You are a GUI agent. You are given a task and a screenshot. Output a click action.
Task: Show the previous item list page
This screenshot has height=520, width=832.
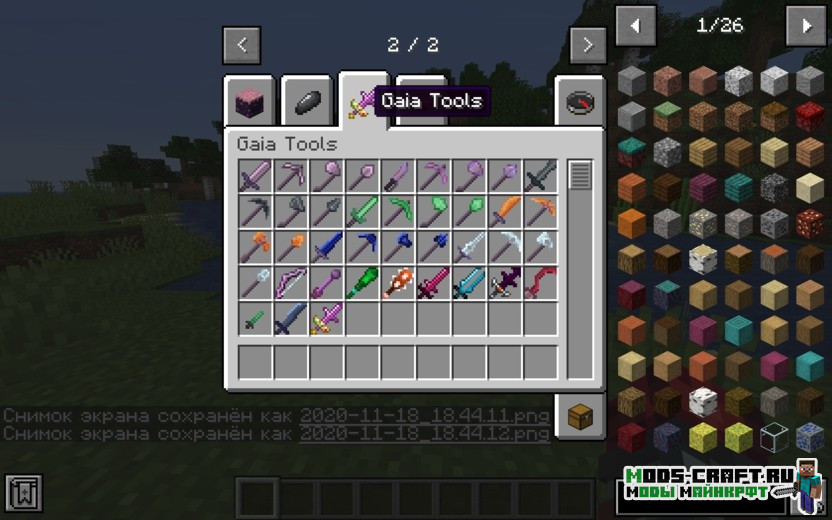pyautogui.click(x=635, y=26)
